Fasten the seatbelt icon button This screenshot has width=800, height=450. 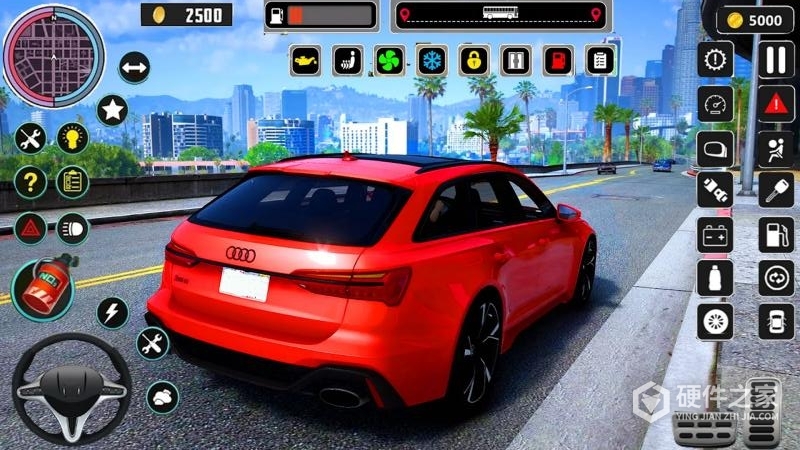(x=776, y=147)
